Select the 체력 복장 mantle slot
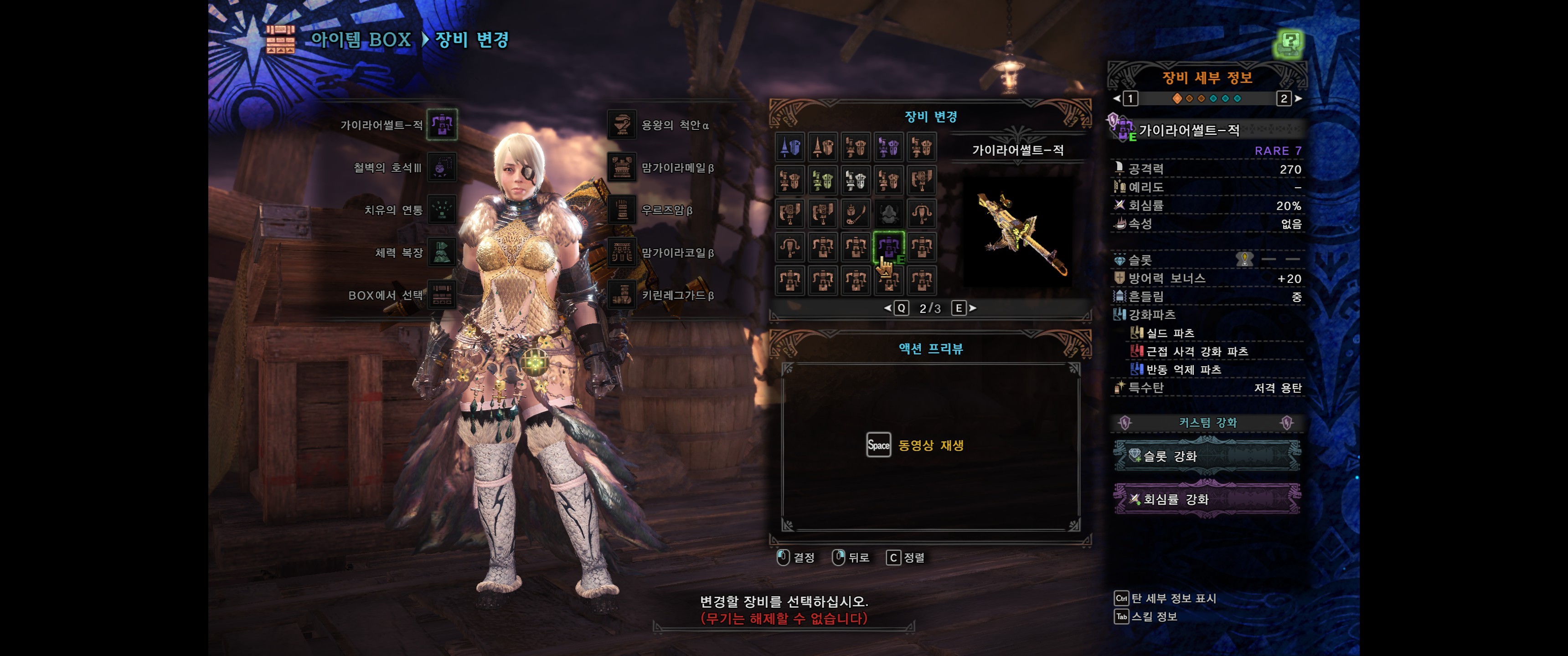The height and width of the screenshot is (656, 1568). click(442, 252)
